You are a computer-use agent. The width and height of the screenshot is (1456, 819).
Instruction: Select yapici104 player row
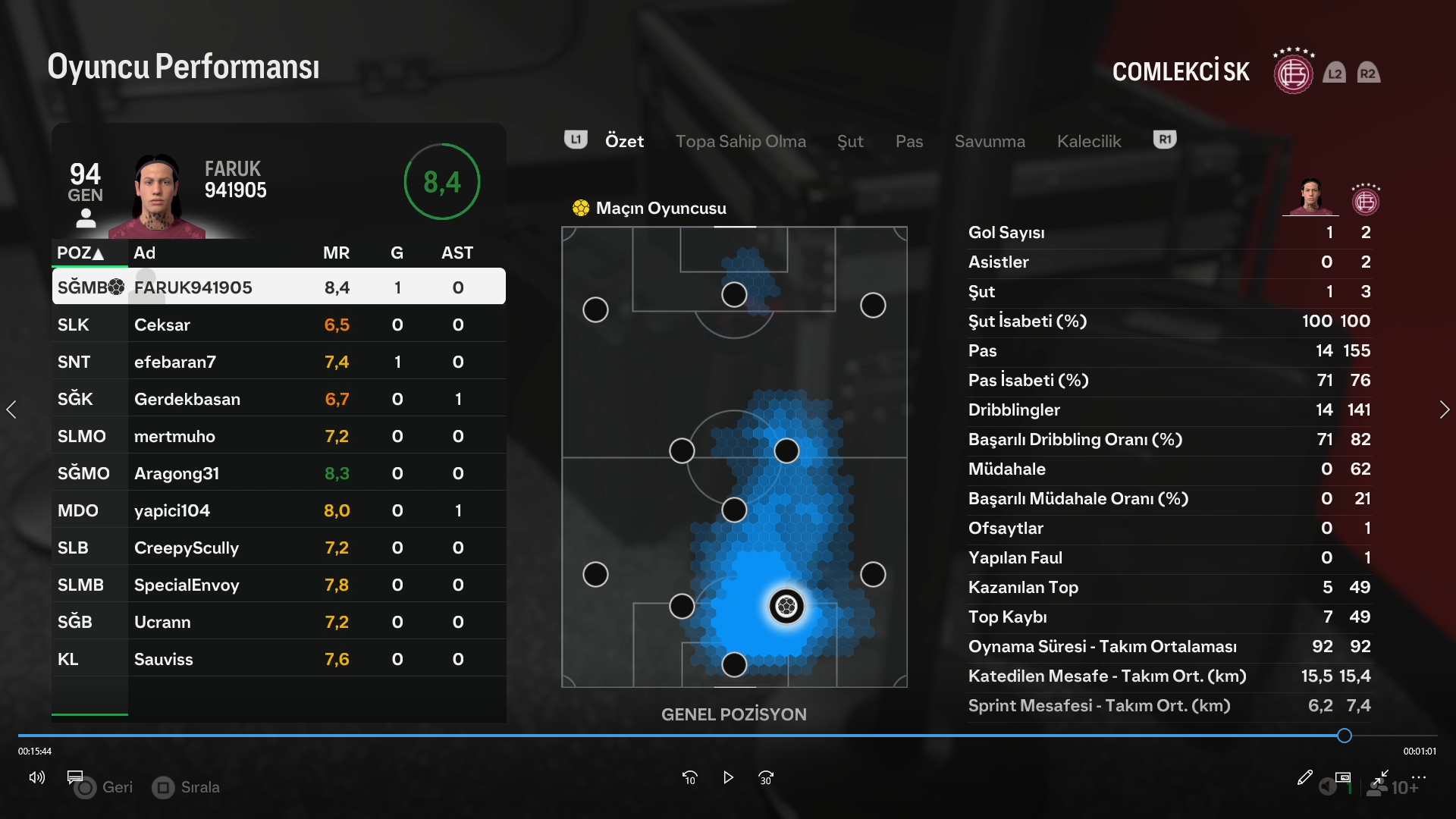pyautogui.click(x=278, y=510)
